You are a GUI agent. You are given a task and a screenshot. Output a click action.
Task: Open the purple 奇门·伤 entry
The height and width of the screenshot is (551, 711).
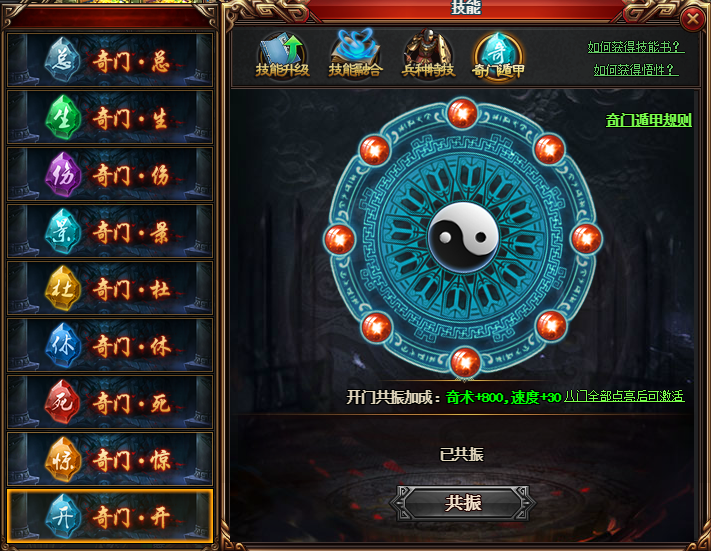110,175
